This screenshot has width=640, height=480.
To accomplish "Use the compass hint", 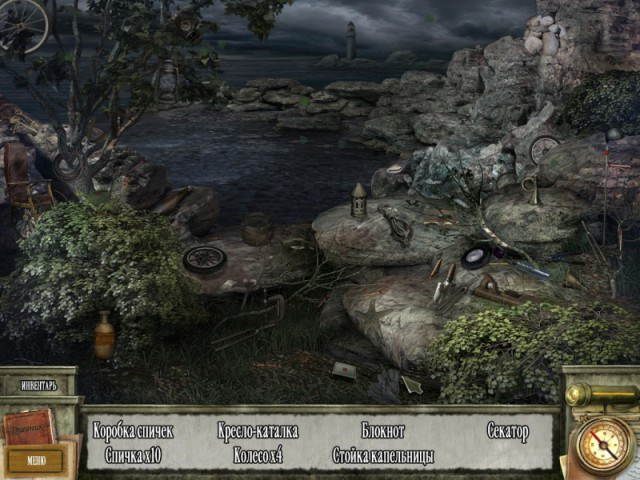I will (604, 443).
